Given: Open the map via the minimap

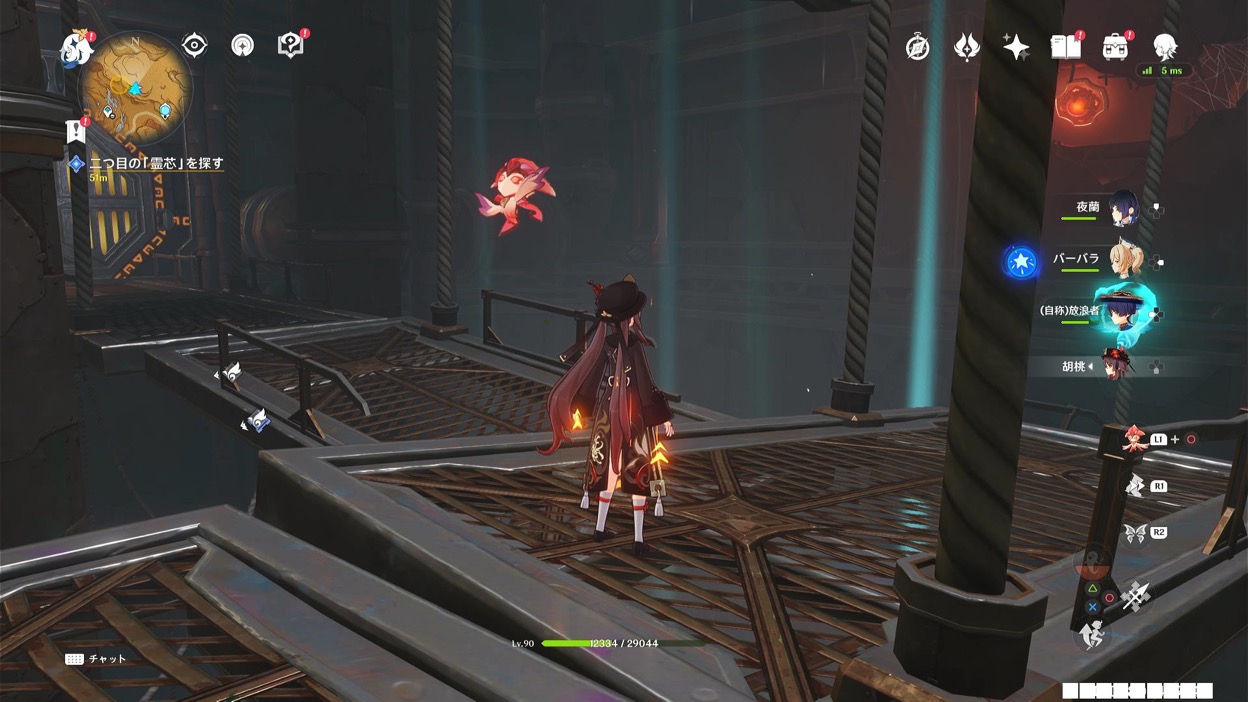Looking at the screenshot, I should 135,87.
